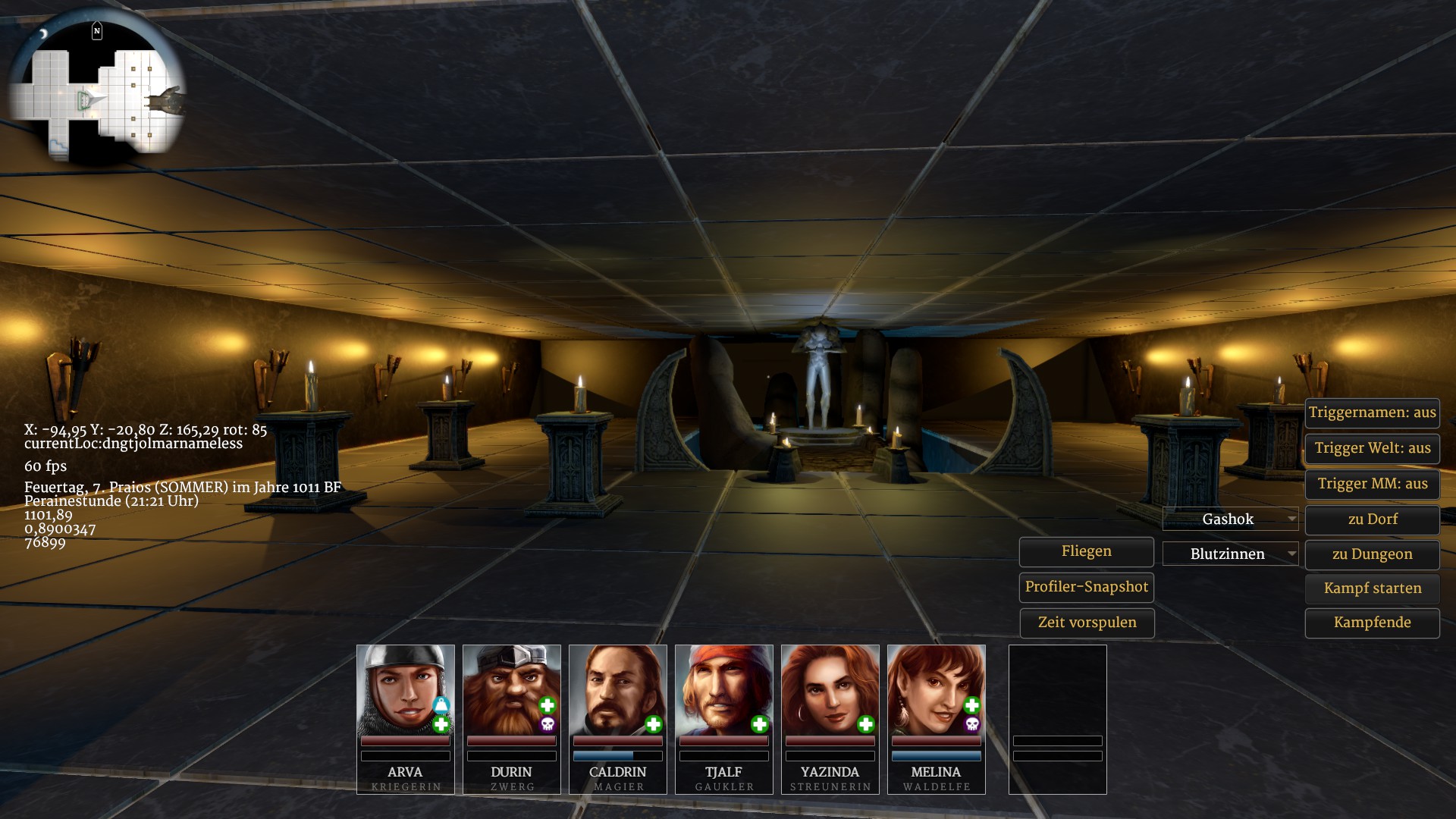
Task: Pick Yazinda the Streunerin portrait
Action: pyautogui.click(x=830, y=690)
